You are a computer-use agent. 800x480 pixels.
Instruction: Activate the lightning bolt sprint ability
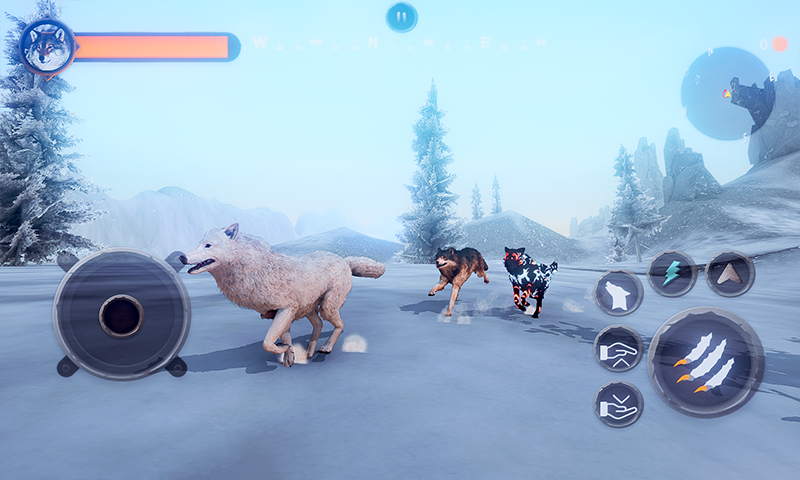672,273
